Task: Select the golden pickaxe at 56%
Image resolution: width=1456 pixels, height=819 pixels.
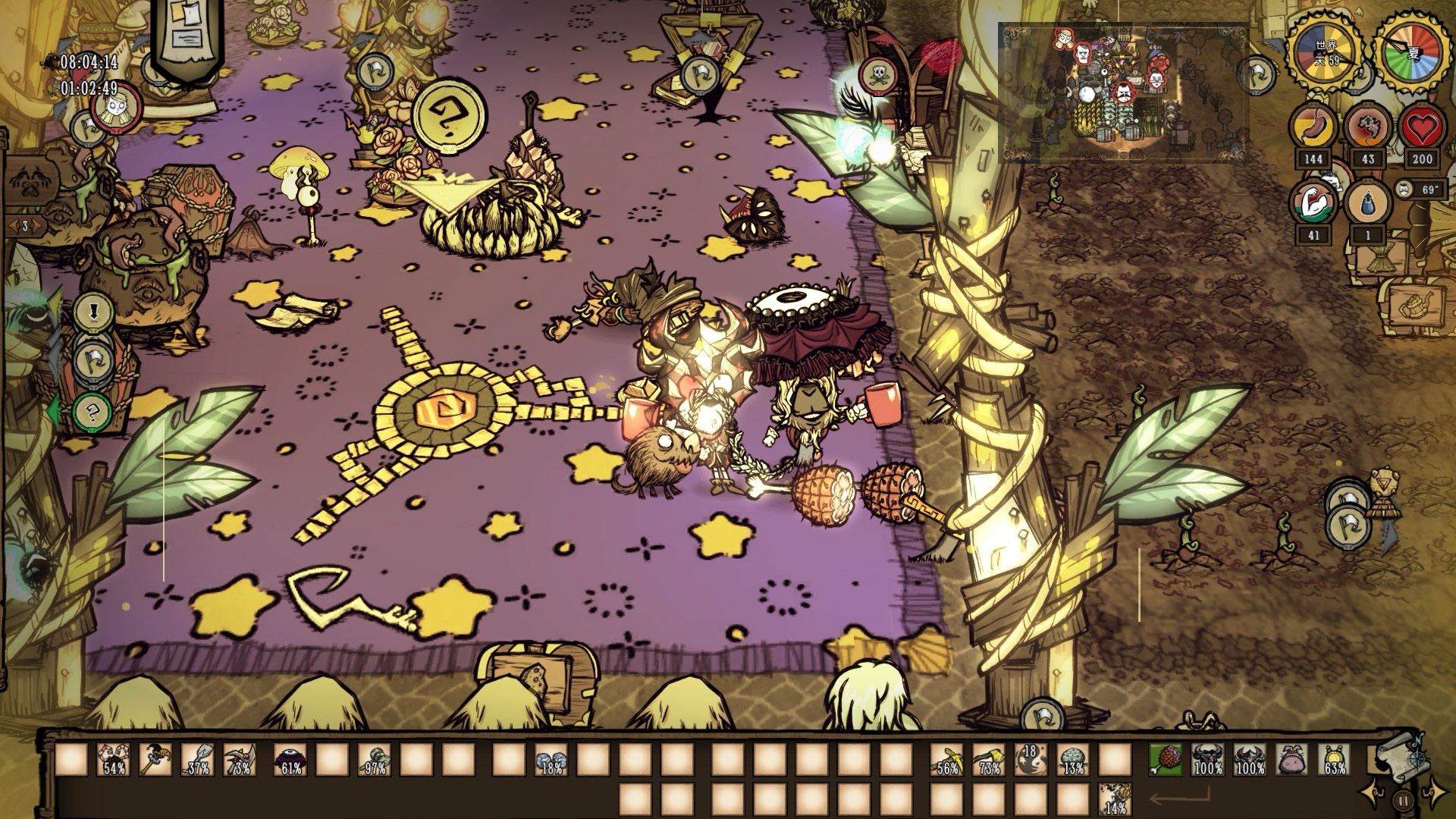Action: (x=947, y=759)
